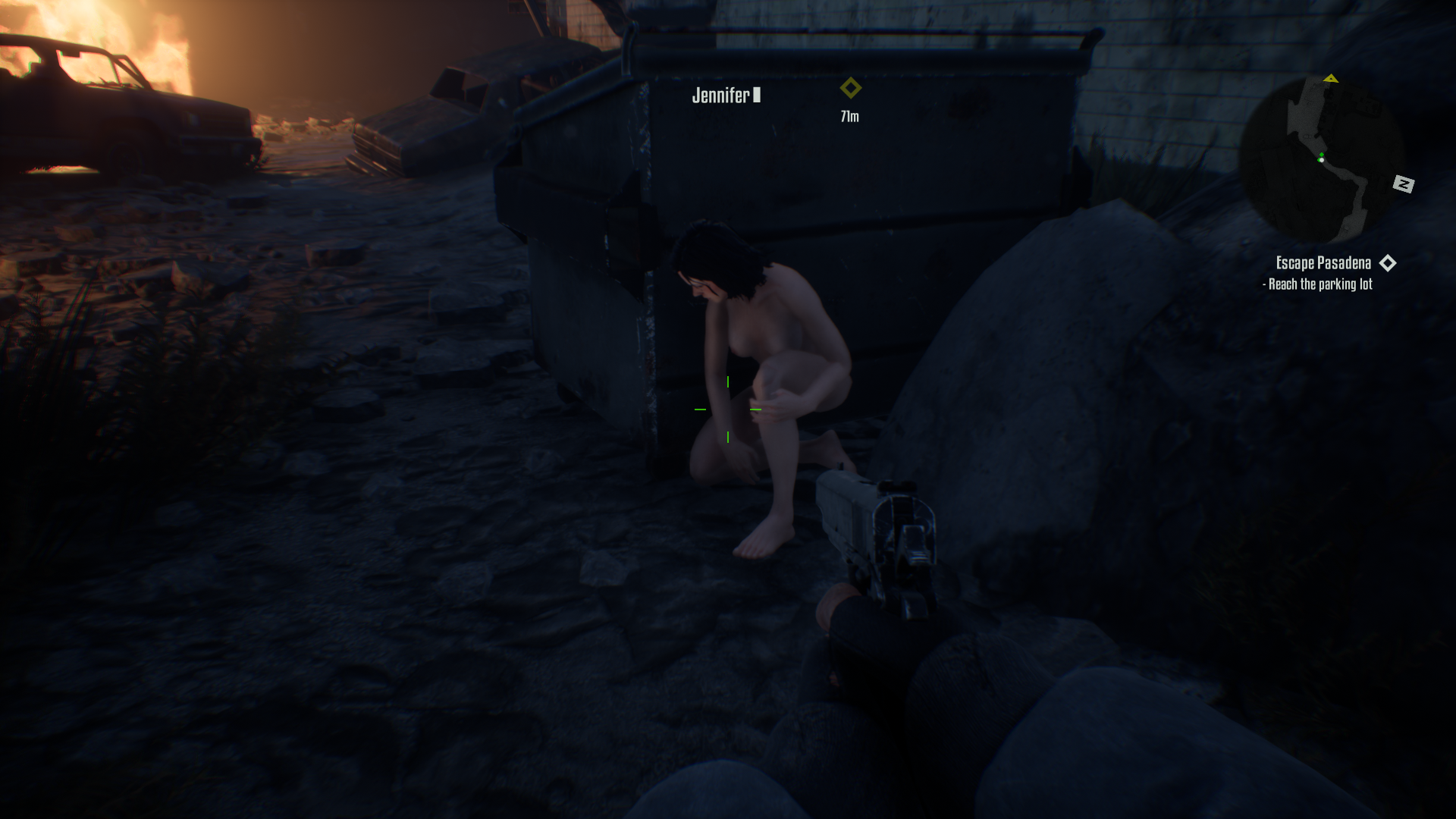Select the Escape Pasadena objective tracker
This screenshot has width=1456, height=819.
coord(1323,263)
